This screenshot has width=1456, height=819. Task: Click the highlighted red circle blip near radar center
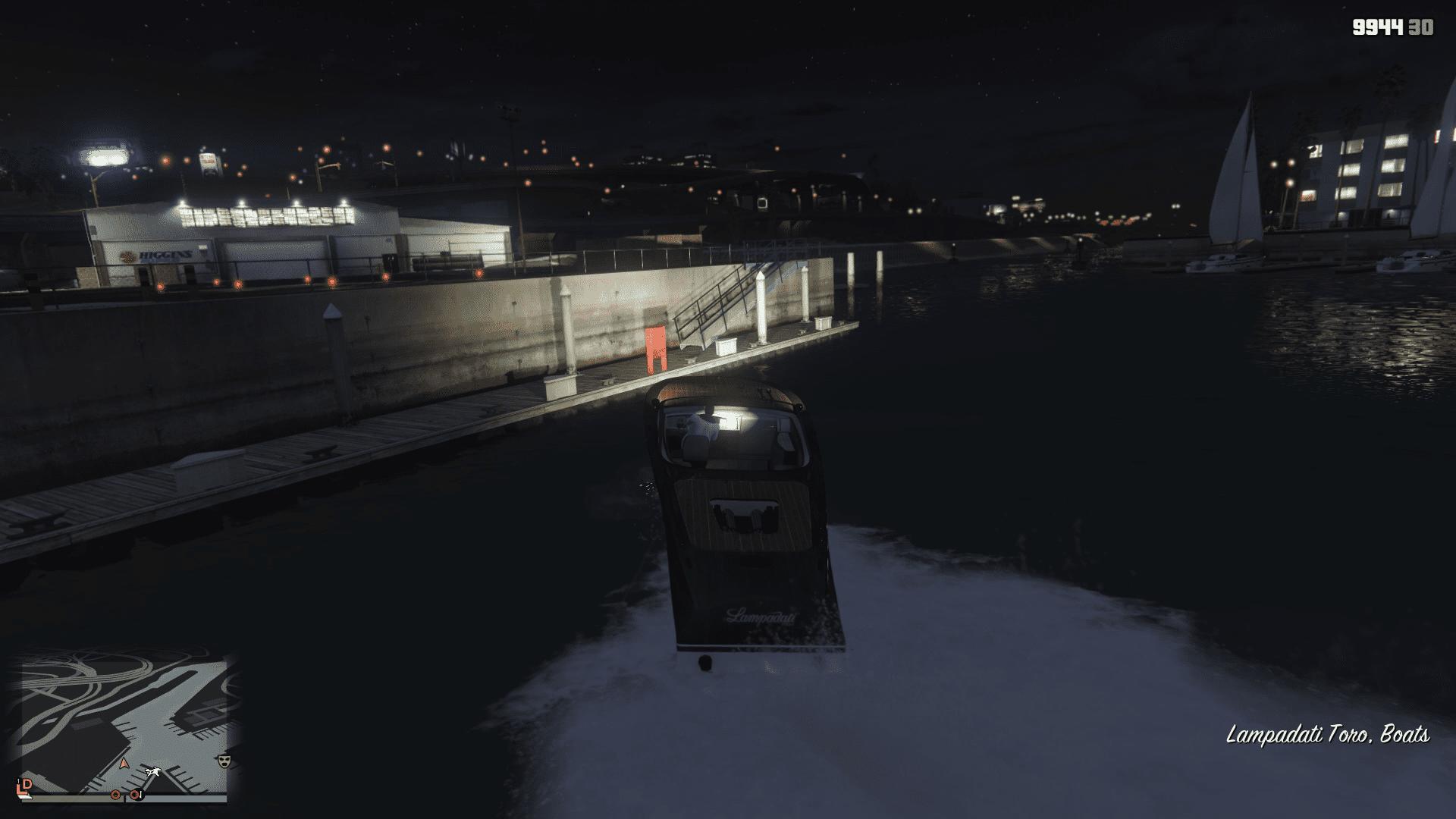click(x=135, y=795)
